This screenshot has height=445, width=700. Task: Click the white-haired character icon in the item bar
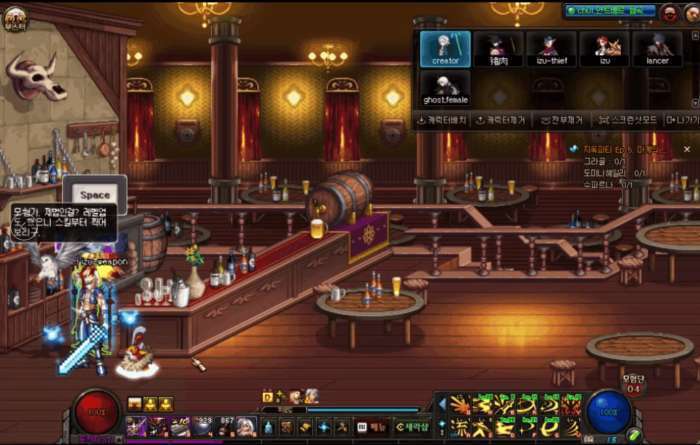246,427
